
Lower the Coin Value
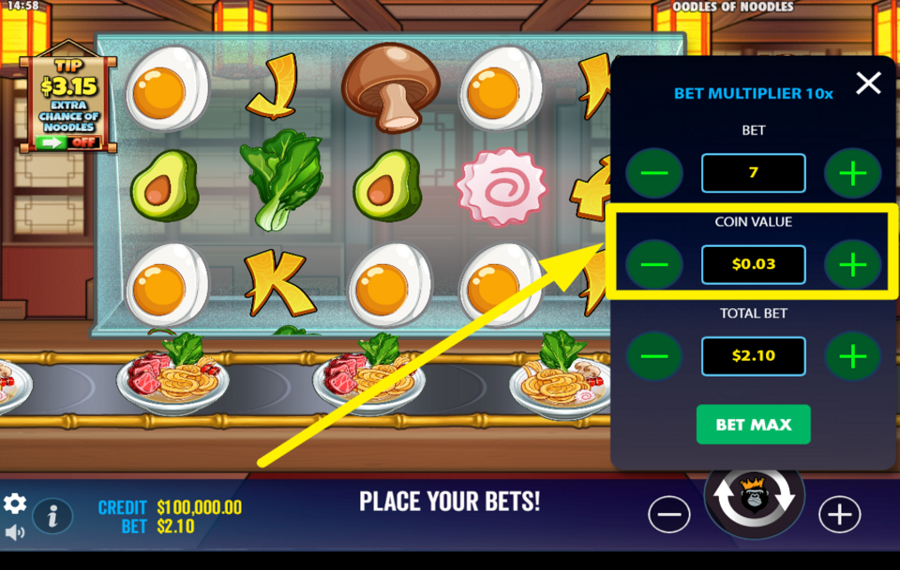pyautogui.click(x=654, y=265)
